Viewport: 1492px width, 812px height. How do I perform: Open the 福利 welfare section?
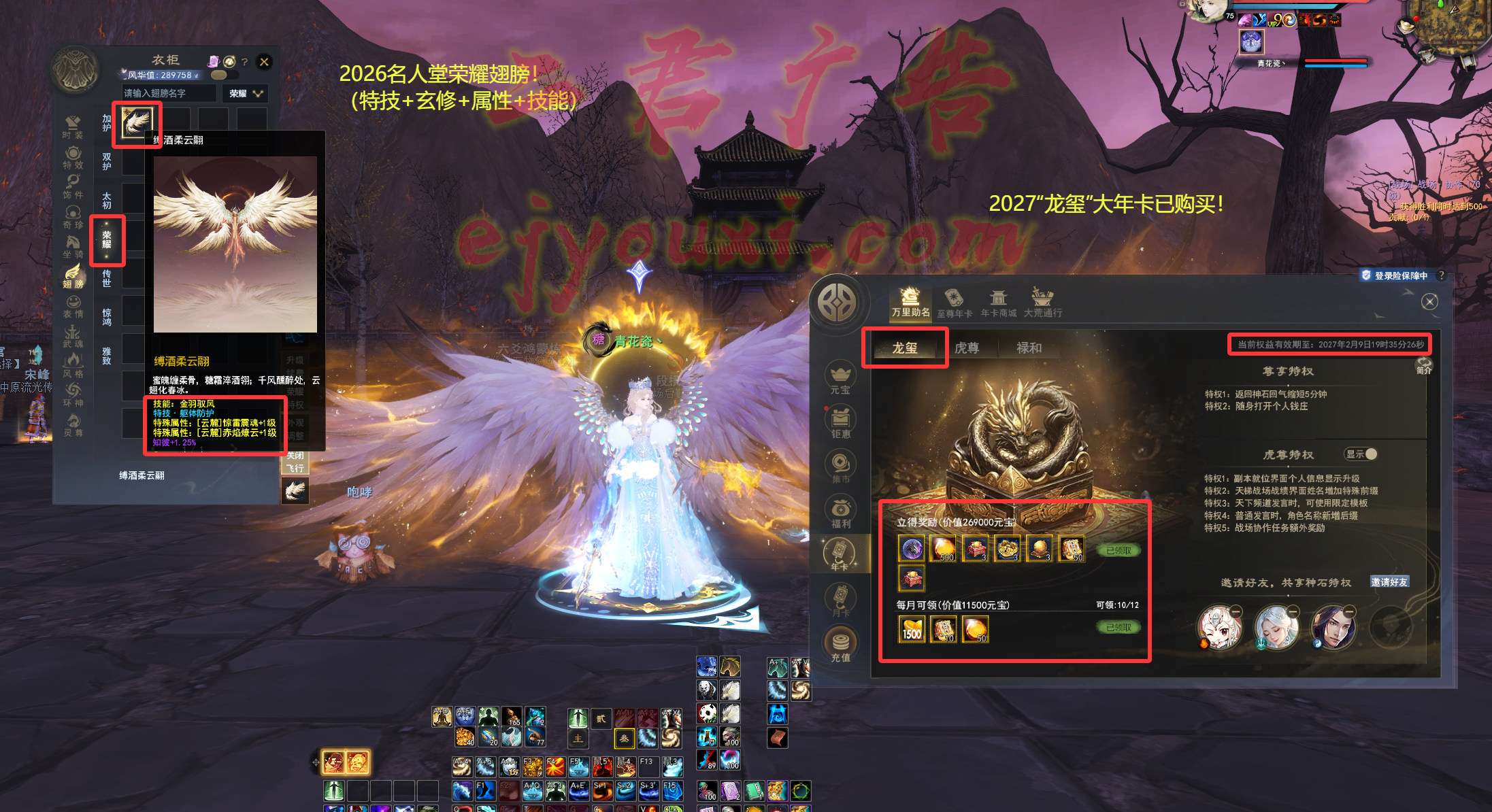[841, 512]
